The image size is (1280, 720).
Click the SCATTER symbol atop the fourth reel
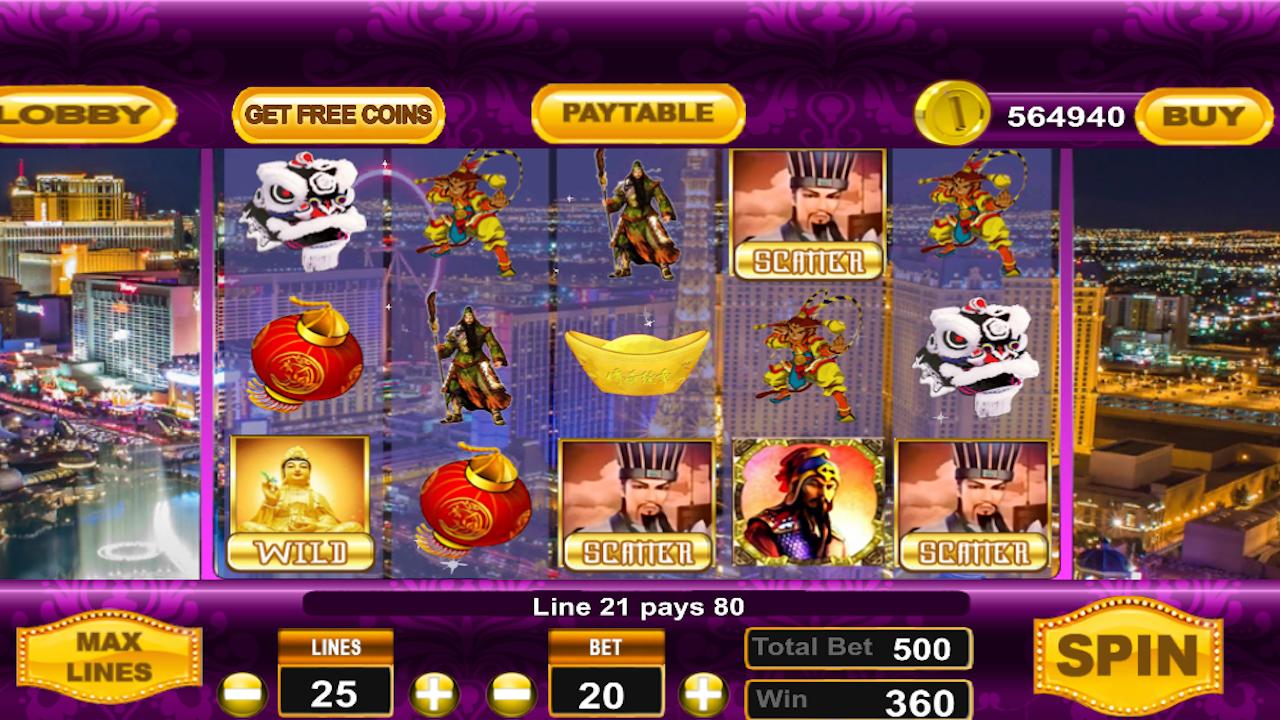point(807,215)
